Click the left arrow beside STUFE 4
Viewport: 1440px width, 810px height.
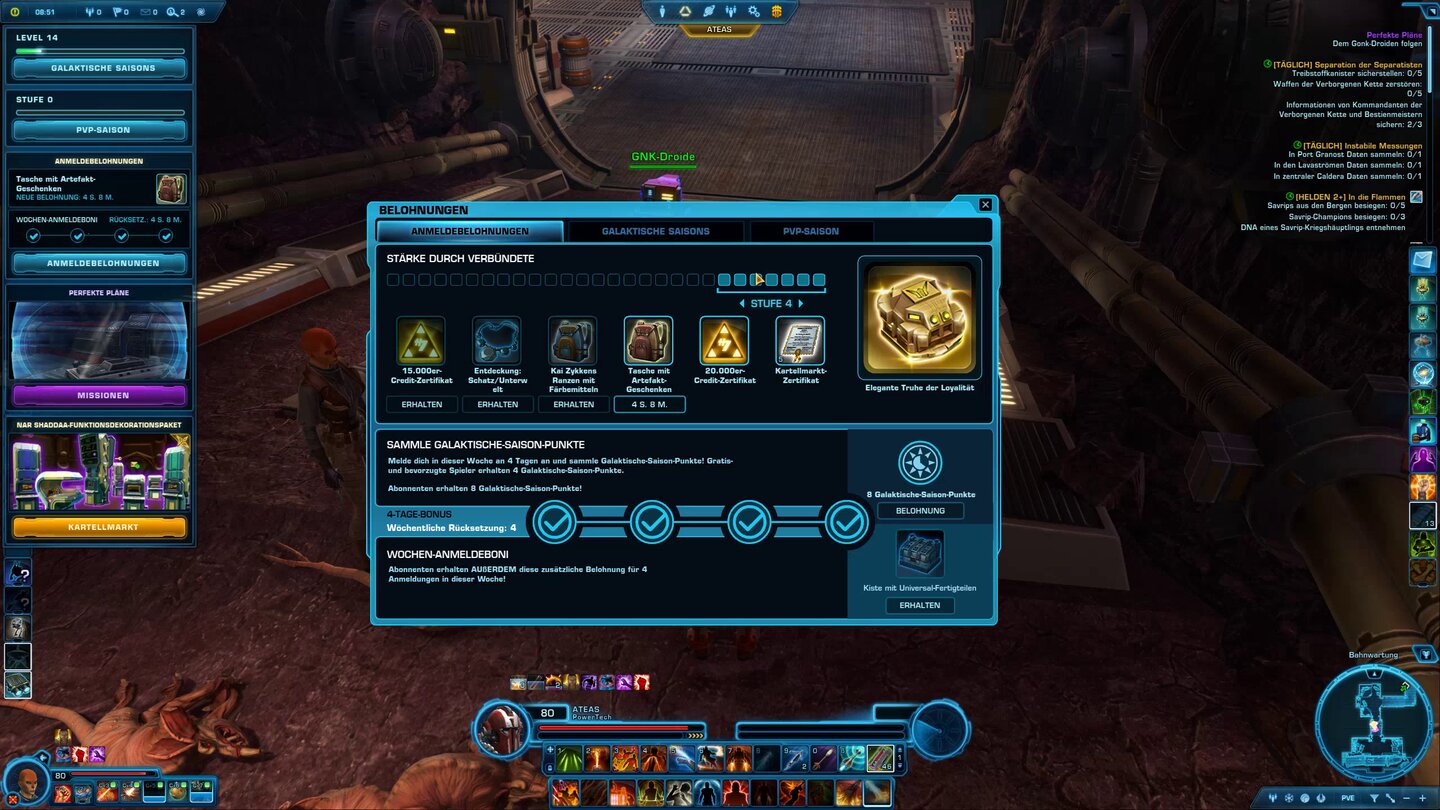pos(742,303)
